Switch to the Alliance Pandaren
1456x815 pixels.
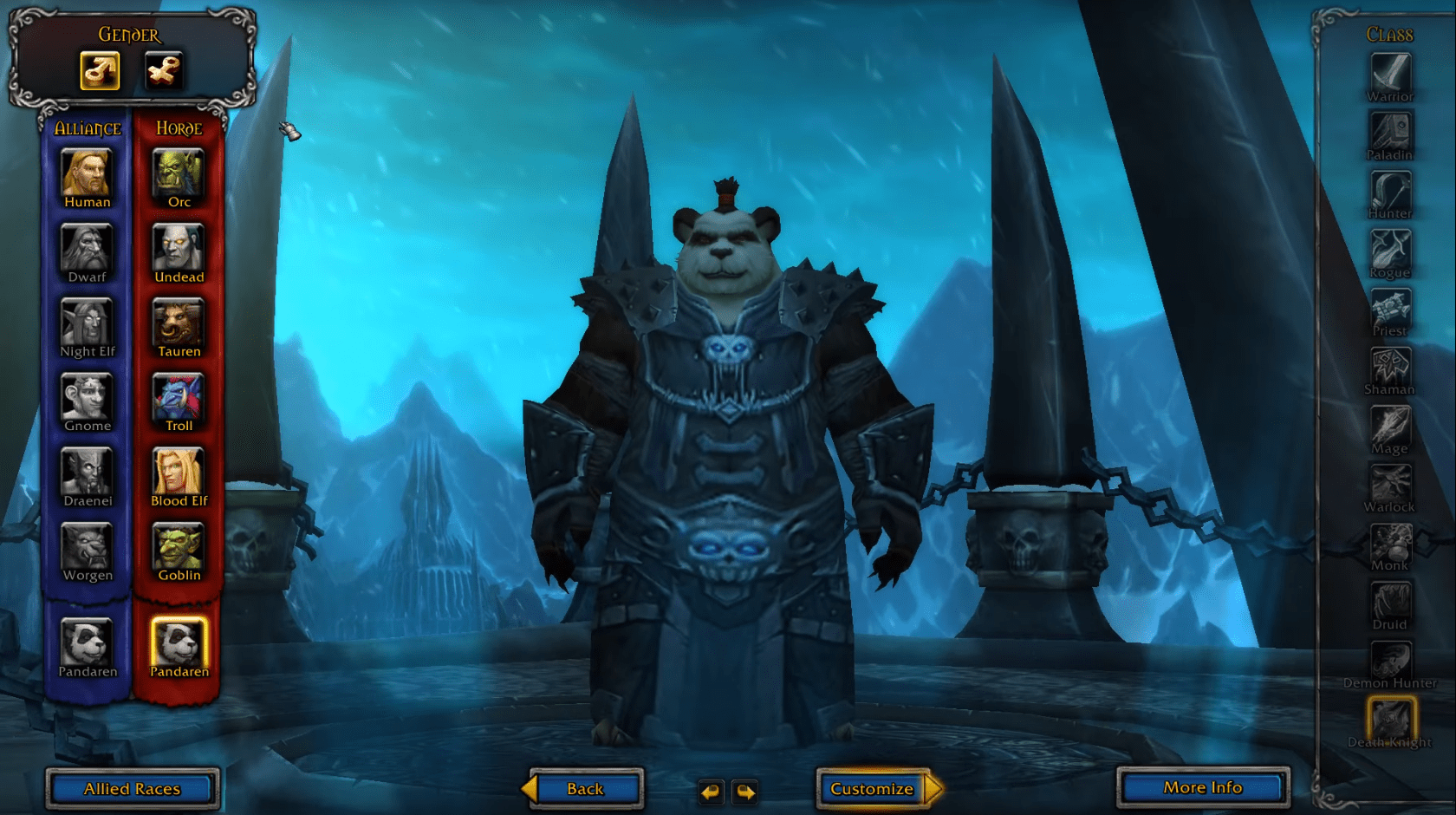(86, 643)
